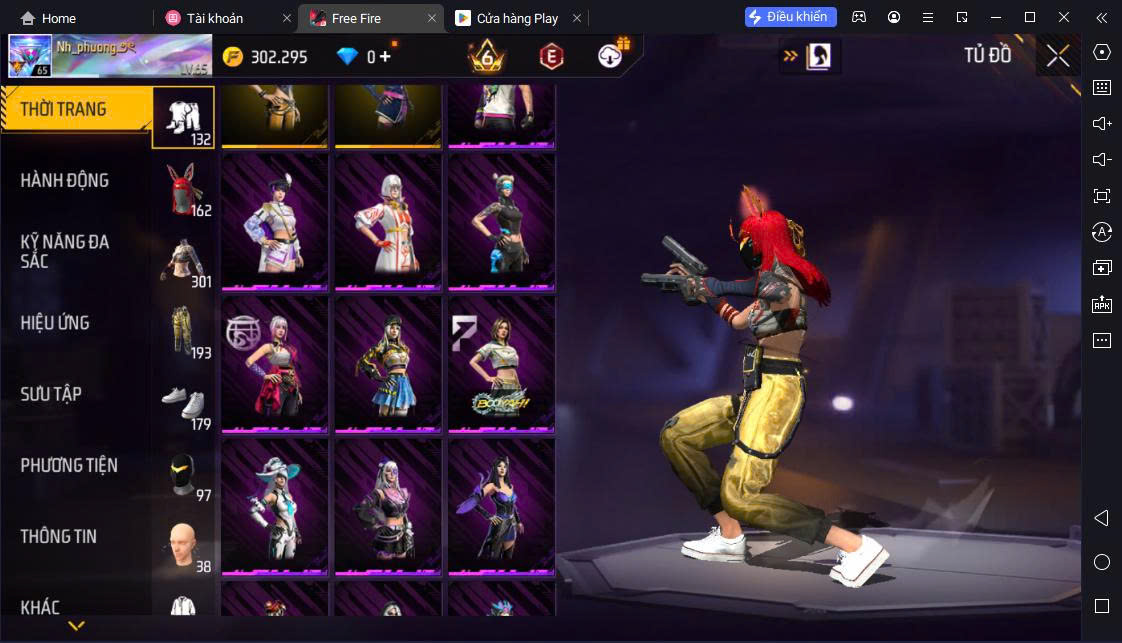Open the red E hexagon badge icon
This screenshot has height=643, width=1122.
point(551,57)
